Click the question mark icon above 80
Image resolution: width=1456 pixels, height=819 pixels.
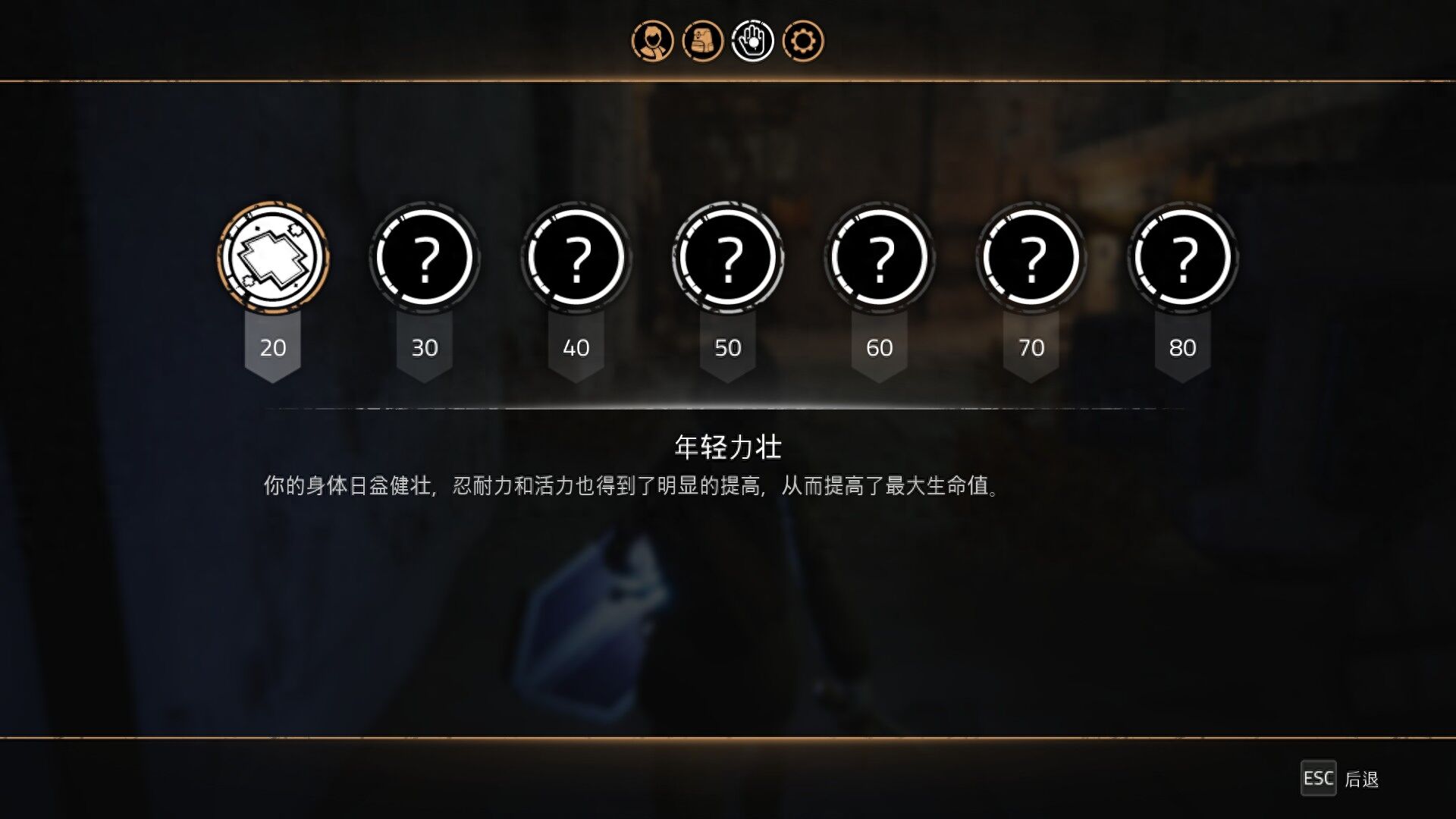[x=1183, y=258]
